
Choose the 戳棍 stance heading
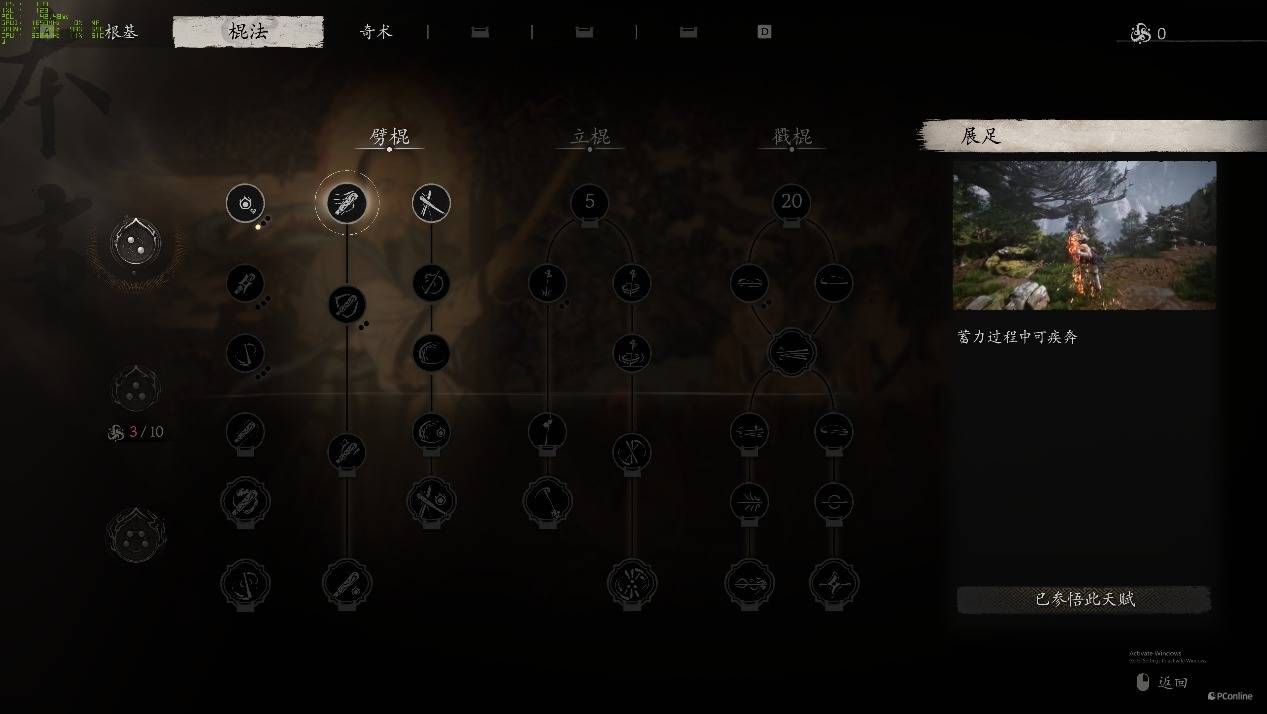click(x=792, y=137)
